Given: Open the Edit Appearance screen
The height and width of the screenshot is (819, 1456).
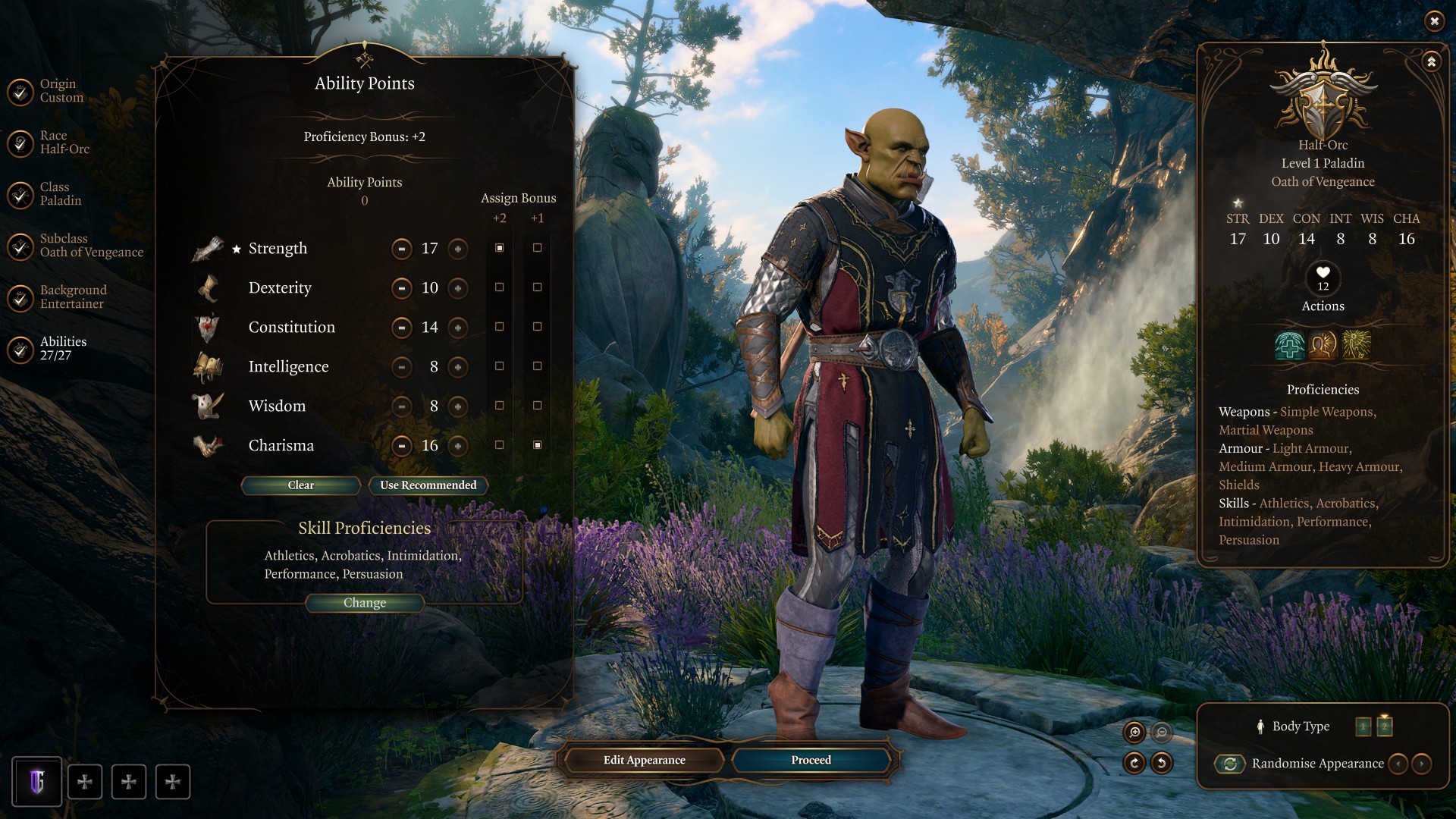Looking at the screenshot, I should pos(644,760).
